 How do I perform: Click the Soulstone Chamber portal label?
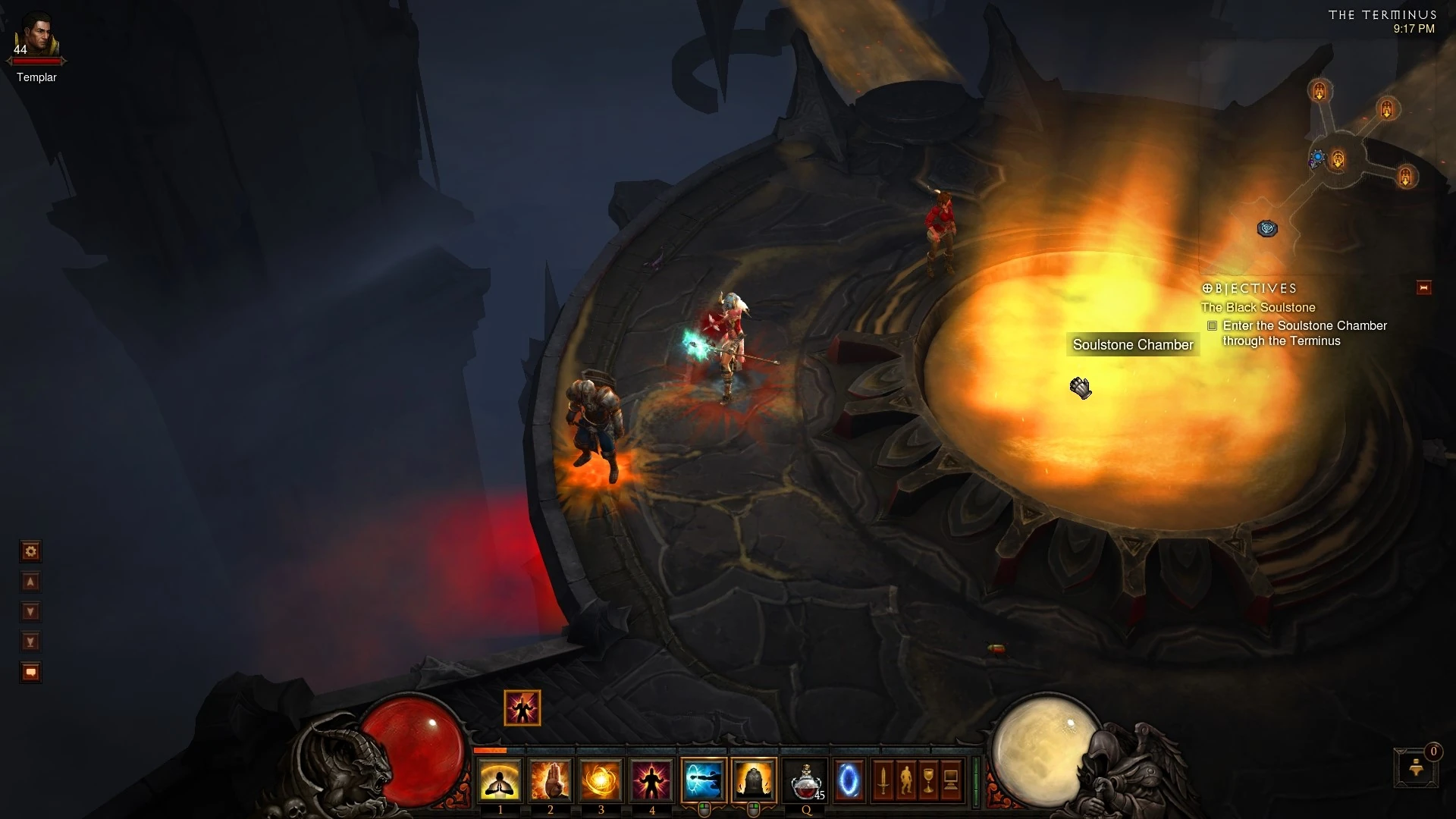click(1132, 344)
